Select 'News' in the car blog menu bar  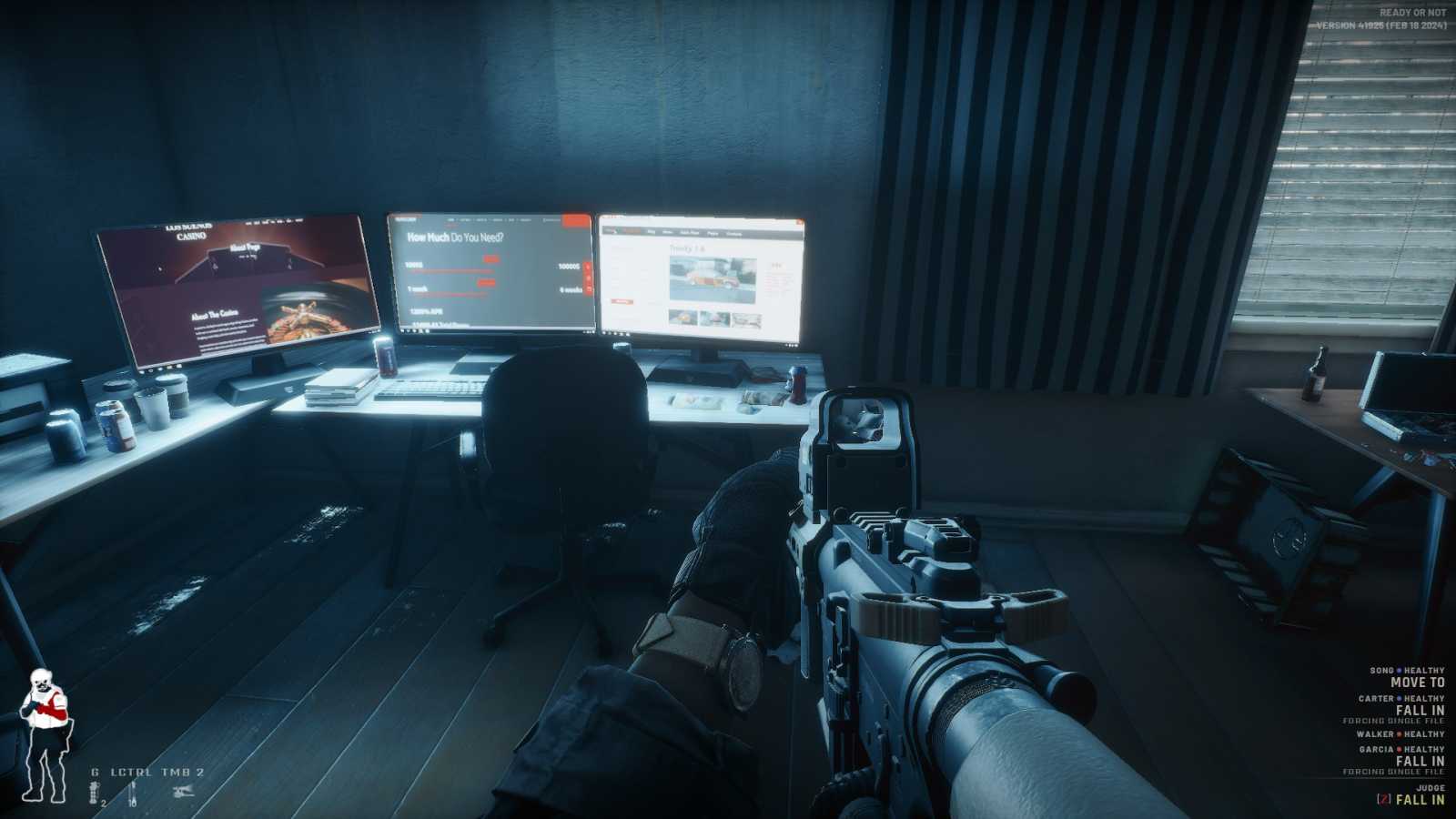click(x=668, y=233)
